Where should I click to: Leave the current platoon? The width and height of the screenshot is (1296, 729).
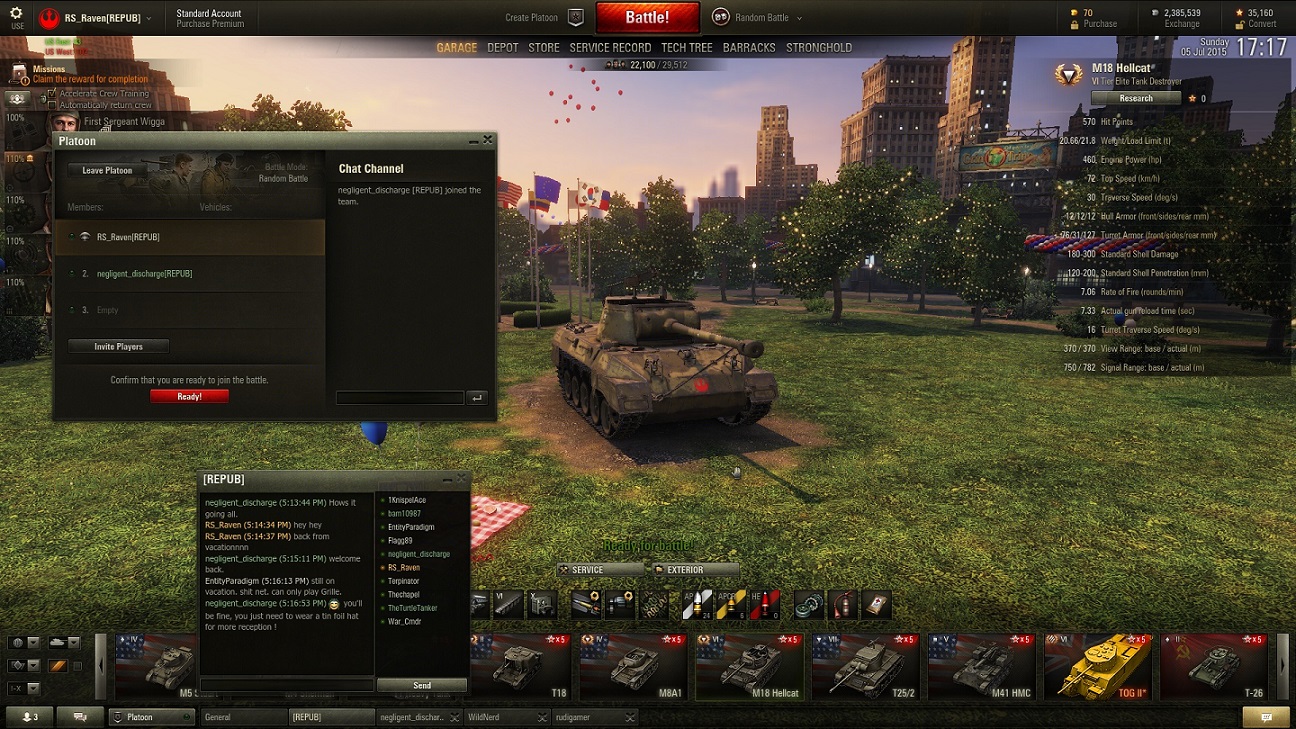click(x=107, y=170)
